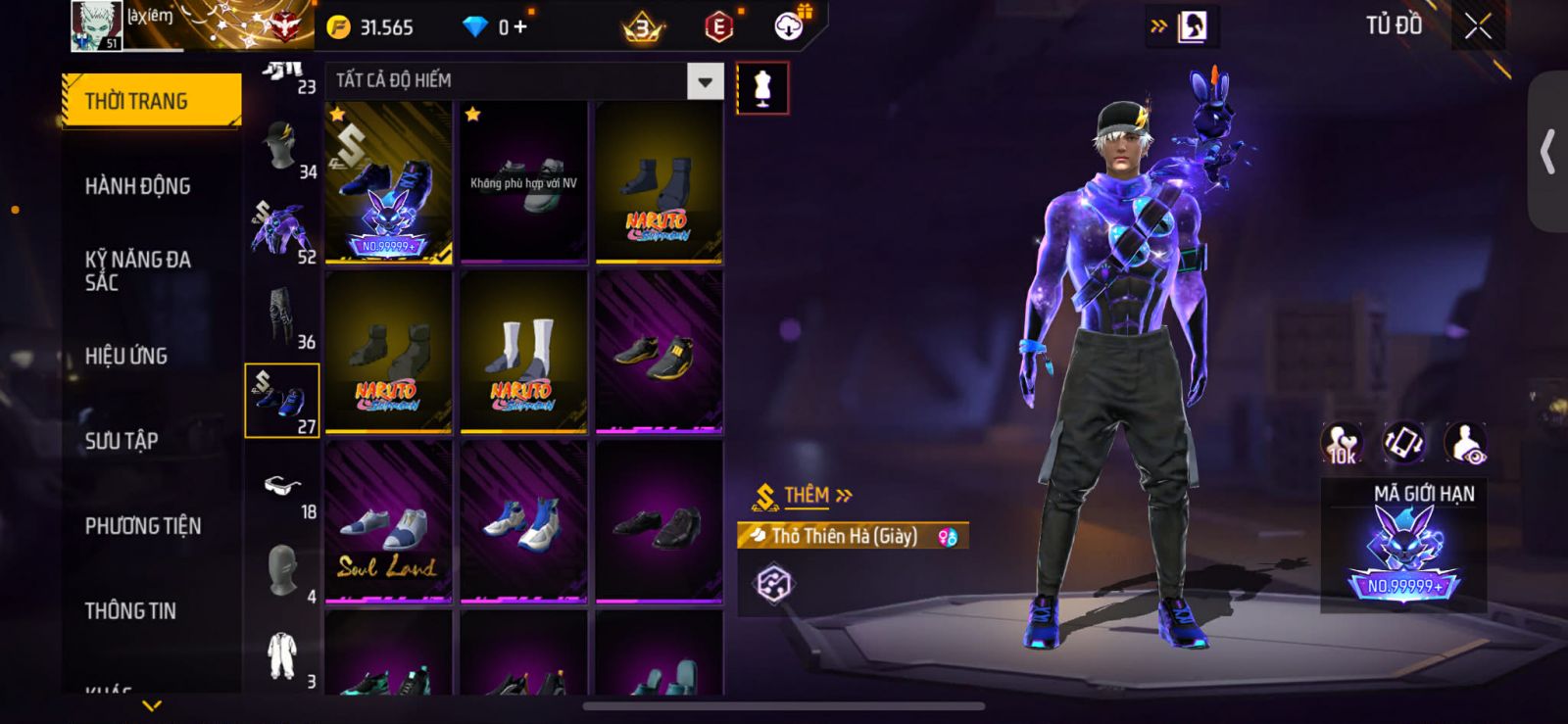Open the PHƯƠNG TIỆN tab
Screen dimensions: 1568x724
pos(143,526)
